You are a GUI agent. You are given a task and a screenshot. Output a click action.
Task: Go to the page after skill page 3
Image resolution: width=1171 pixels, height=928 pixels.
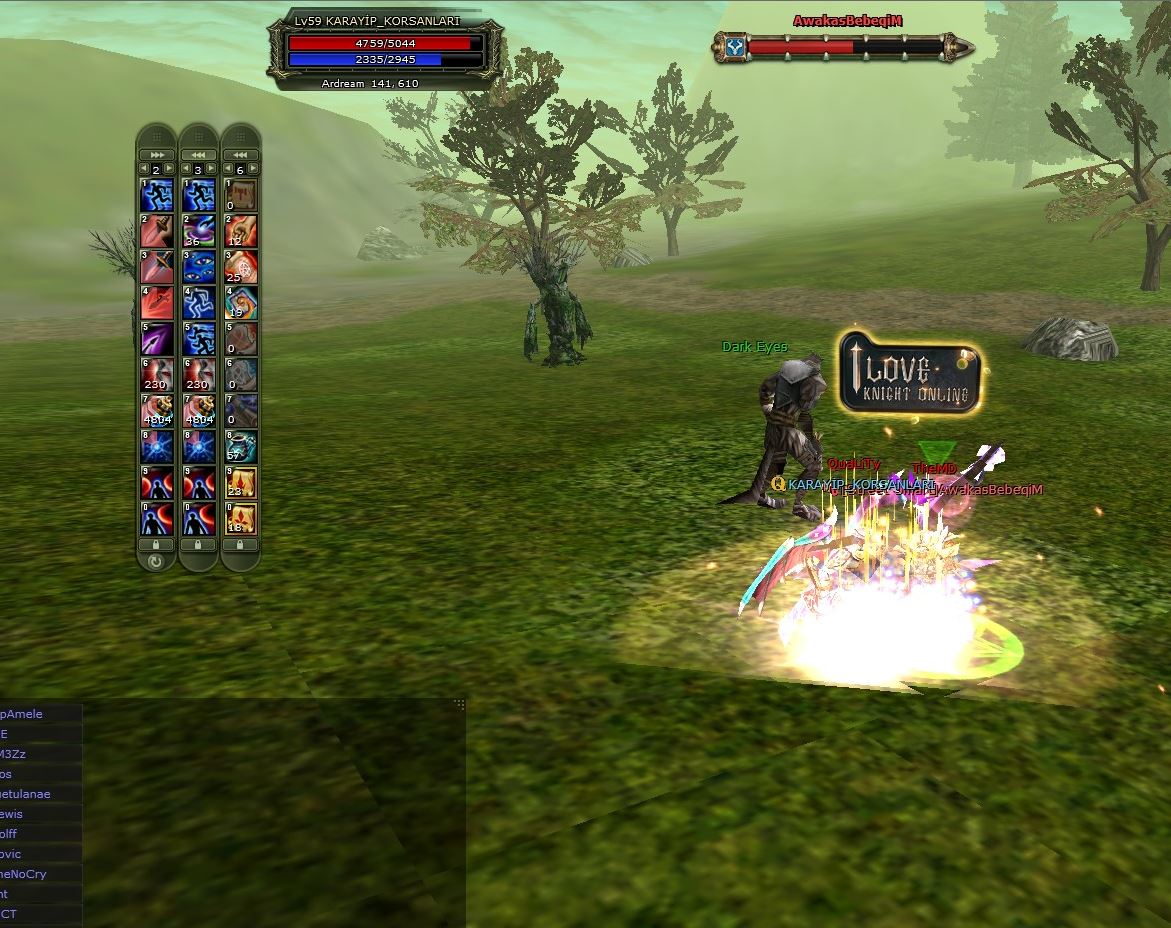(x=211, y=169)
